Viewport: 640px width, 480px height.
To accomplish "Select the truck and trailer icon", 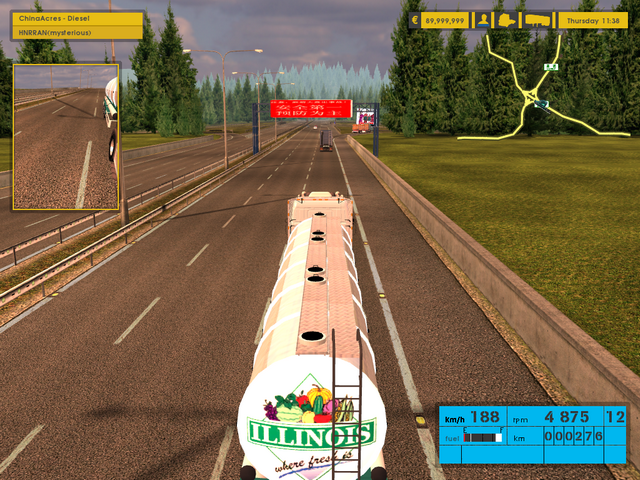I will click(537, 19).
